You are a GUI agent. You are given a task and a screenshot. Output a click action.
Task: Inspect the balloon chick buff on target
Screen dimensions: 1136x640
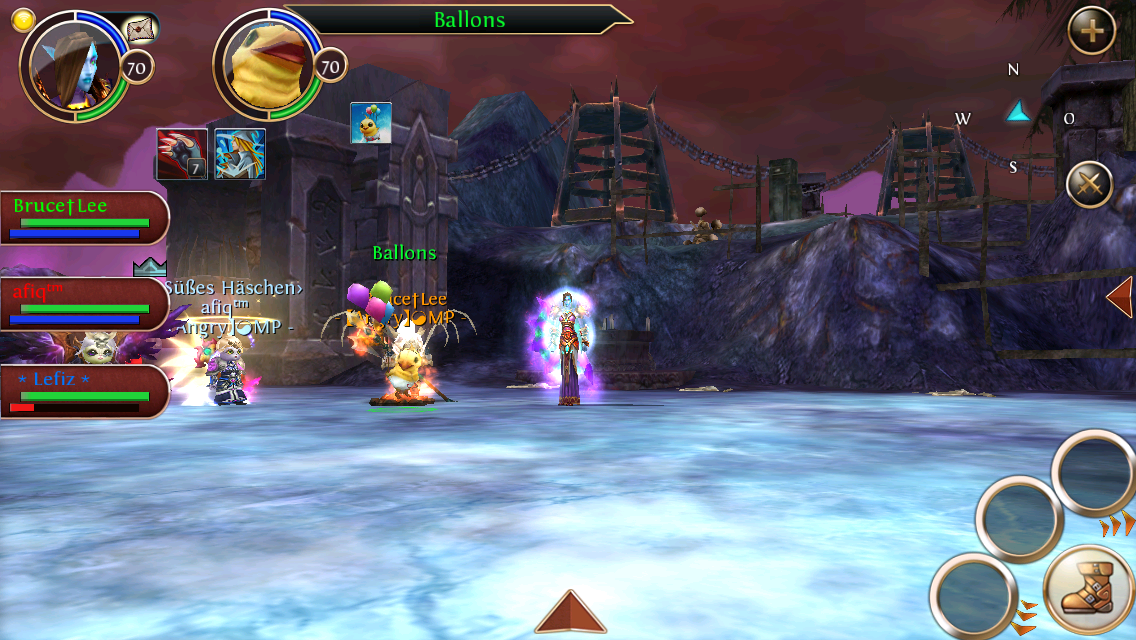point(370,123)
